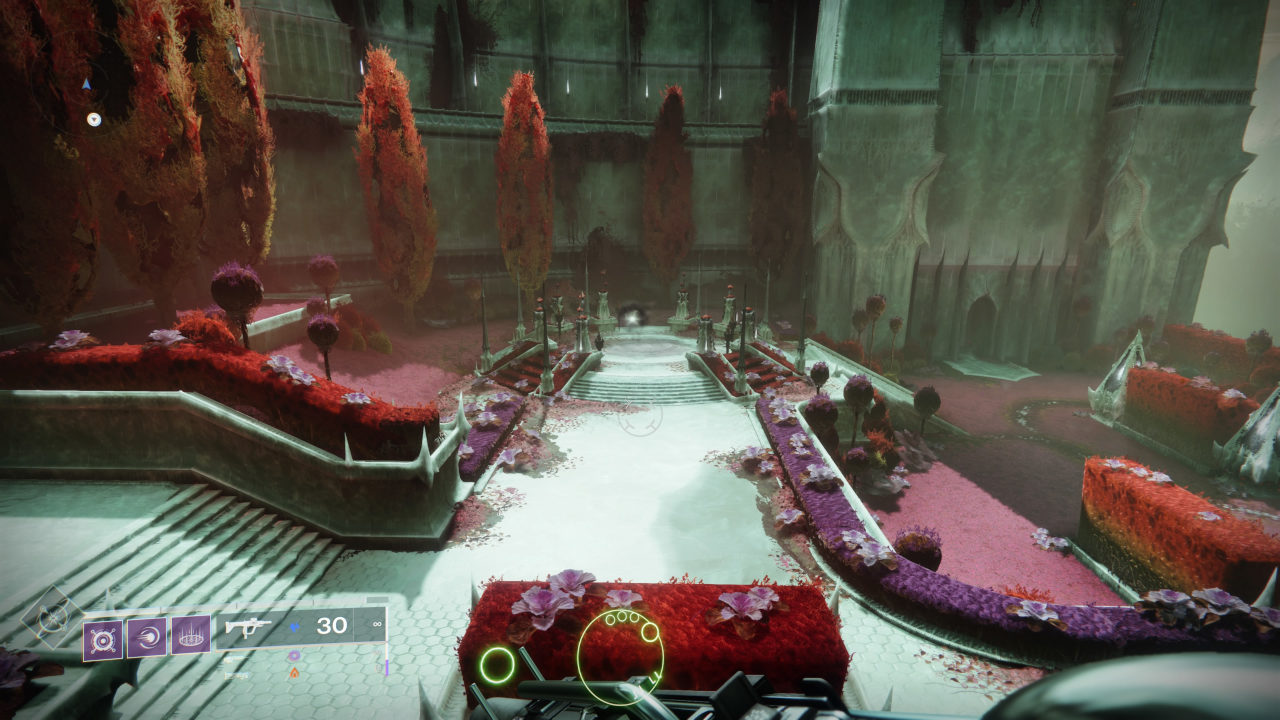The height and width of the screenshot is (720, 1280).
Task: Click the orange flame stowed weapon icon
Action: 293,673
